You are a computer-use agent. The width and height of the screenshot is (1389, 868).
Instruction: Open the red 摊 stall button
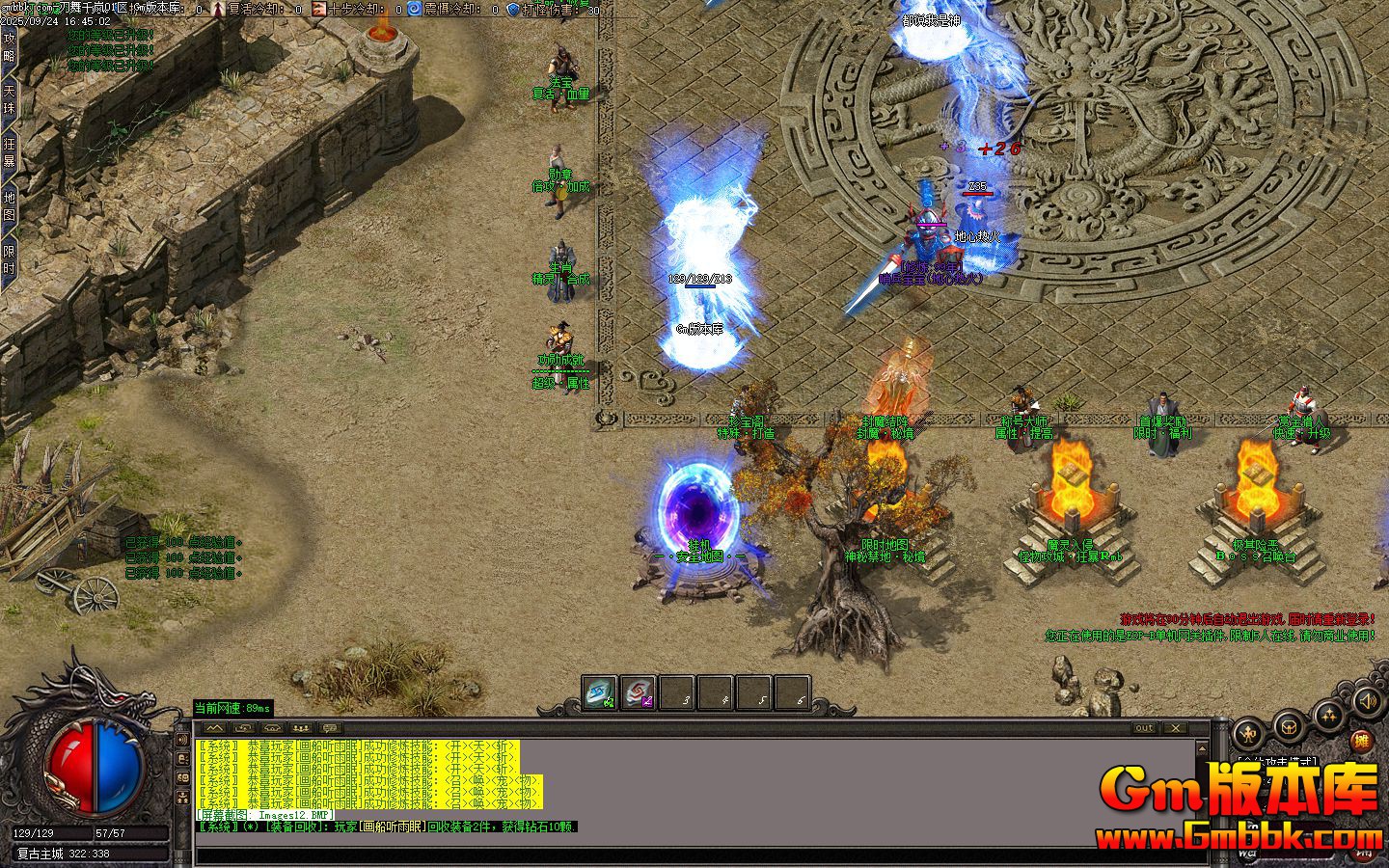(1361, 741)
